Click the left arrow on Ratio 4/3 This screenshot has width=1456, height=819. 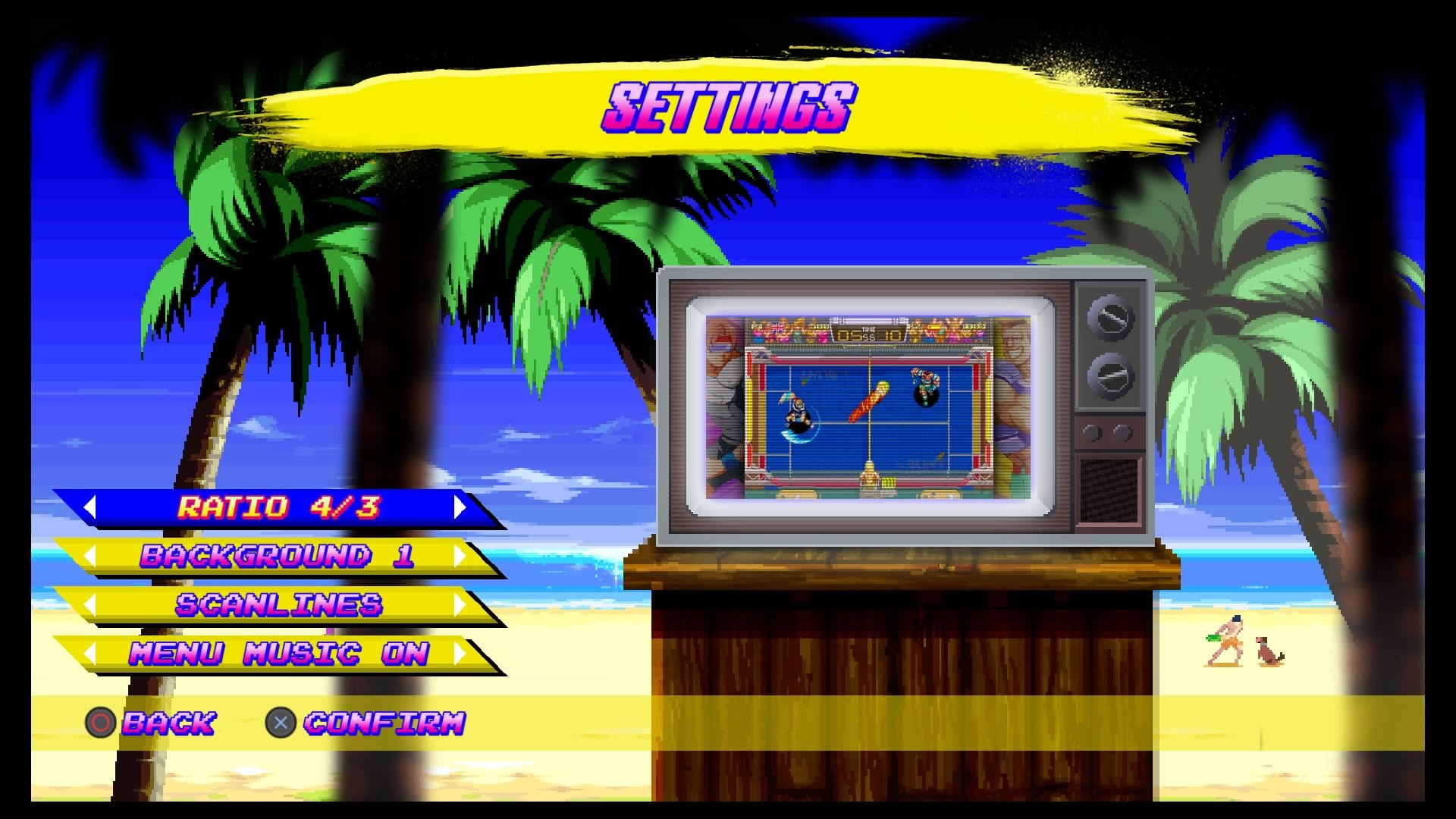91,507
